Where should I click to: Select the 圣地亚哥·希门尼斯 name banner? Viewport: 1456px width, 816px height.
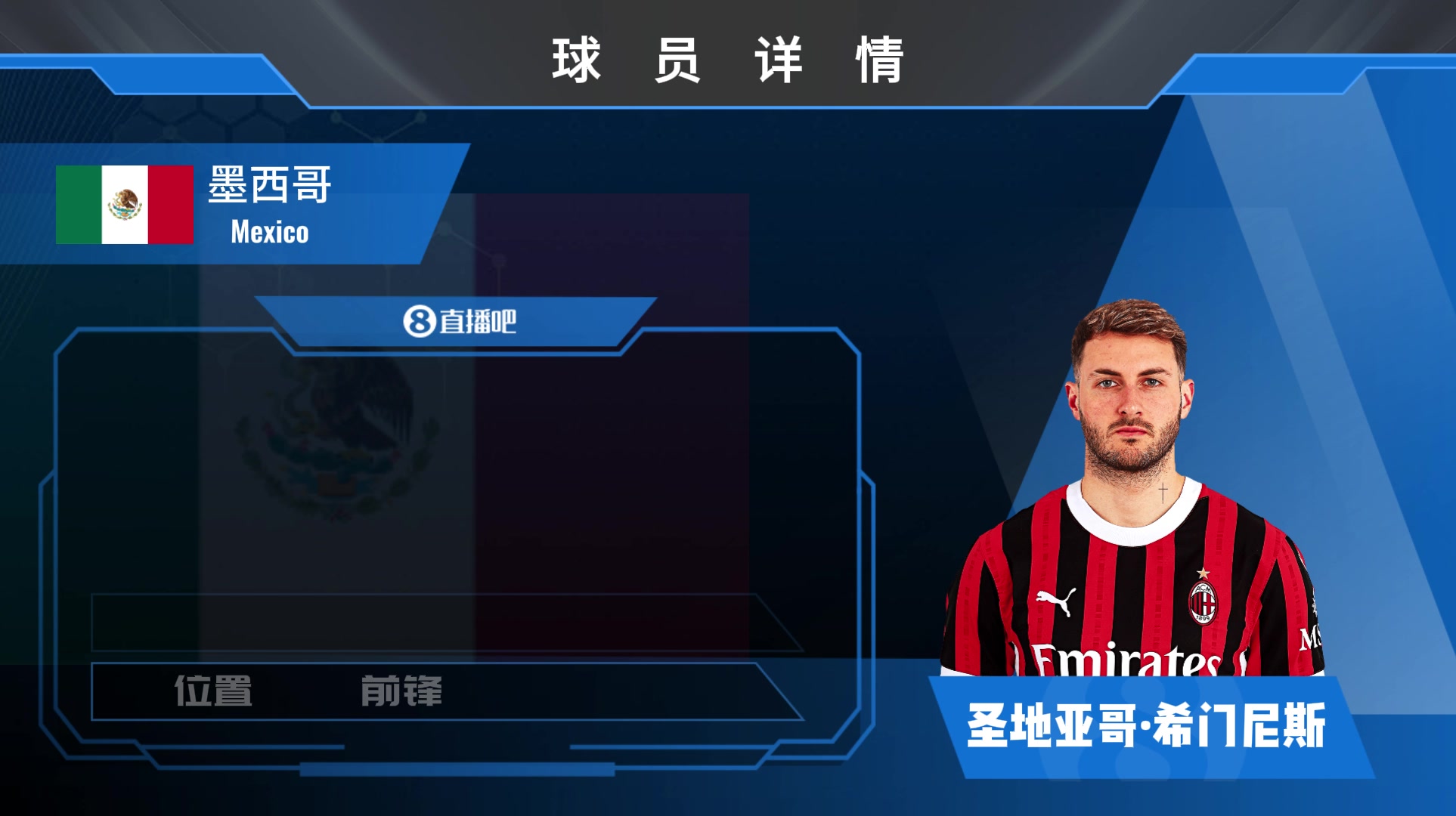pyautogui.click(x=1146, y=726)
